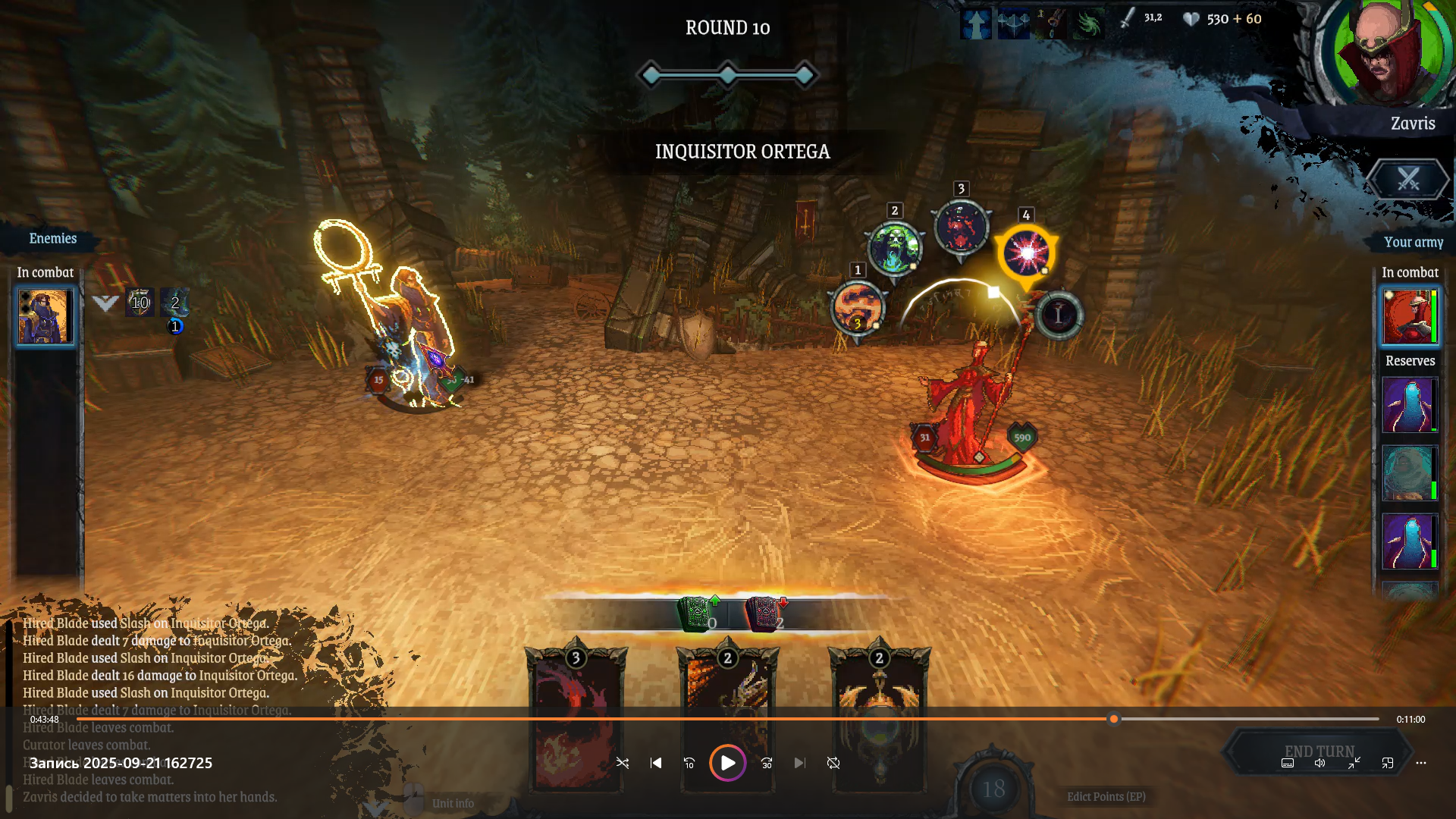1456x819 pixels.
Task: Select the red demon face ability
Action: (962, 227)
